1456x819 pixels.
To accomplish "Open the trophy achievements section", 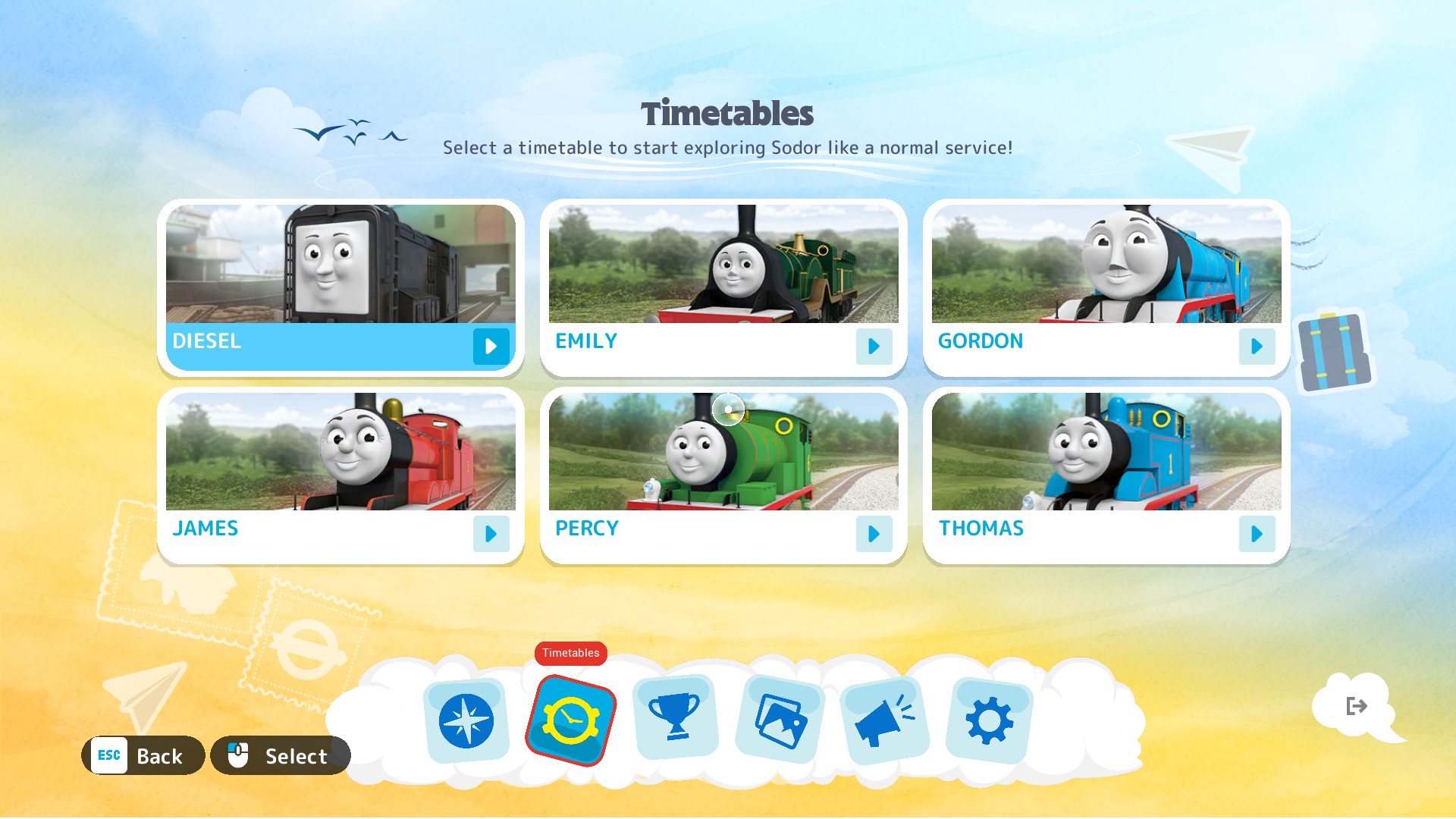I will pyautogui.click(x=675, y=717).
